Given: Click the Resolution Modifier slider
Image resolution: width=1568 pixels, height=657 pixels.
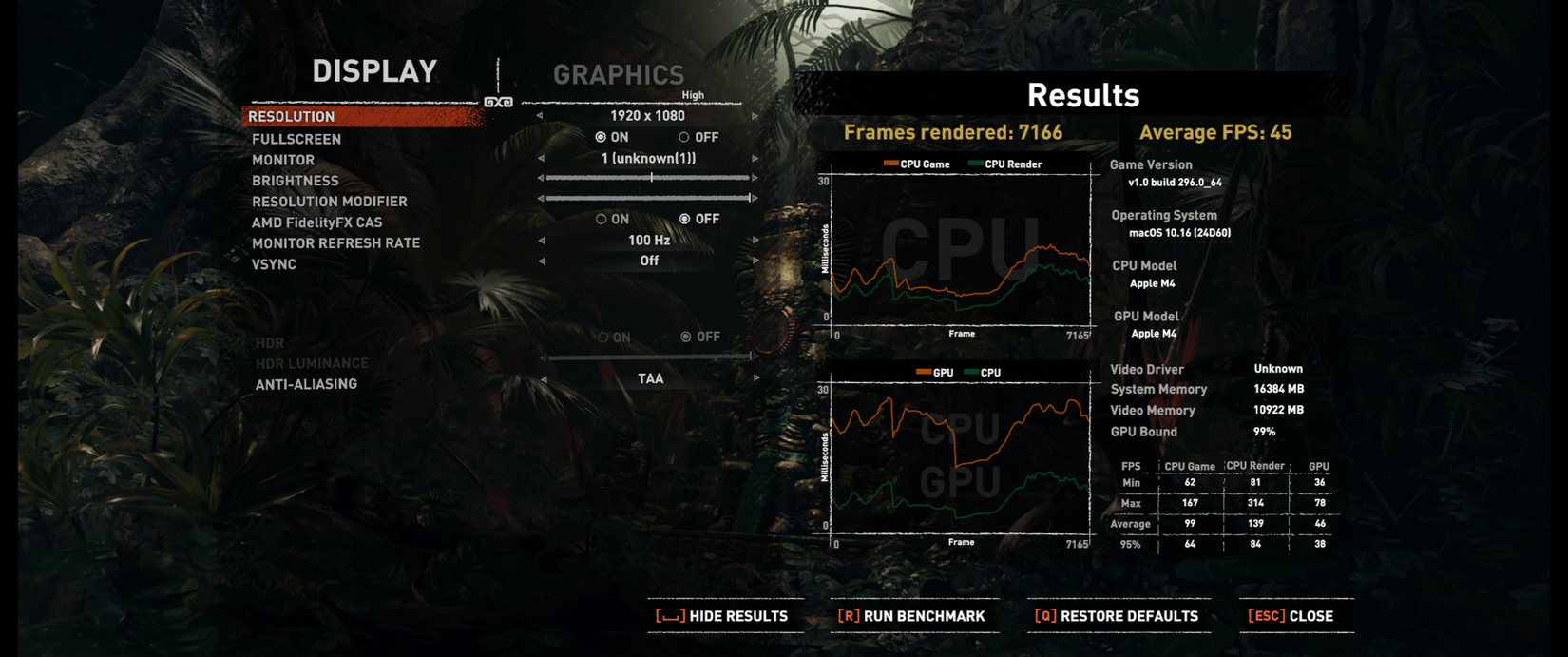Looking at the screenshot, I should [x=649, y=198].
